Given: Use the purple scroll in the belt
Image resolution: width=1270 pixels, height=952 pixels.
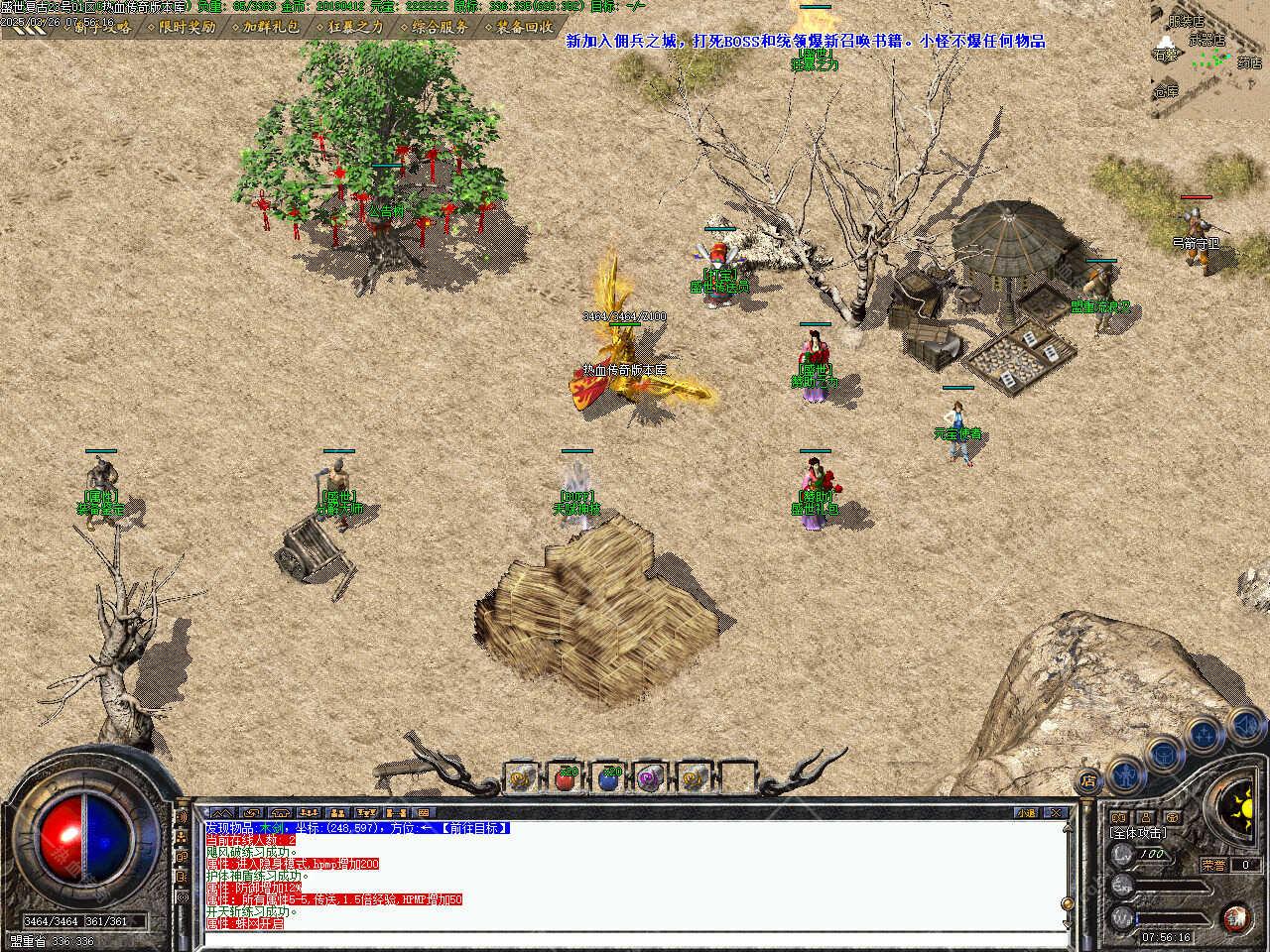Looking at the screenshot, I should [652, 778].
